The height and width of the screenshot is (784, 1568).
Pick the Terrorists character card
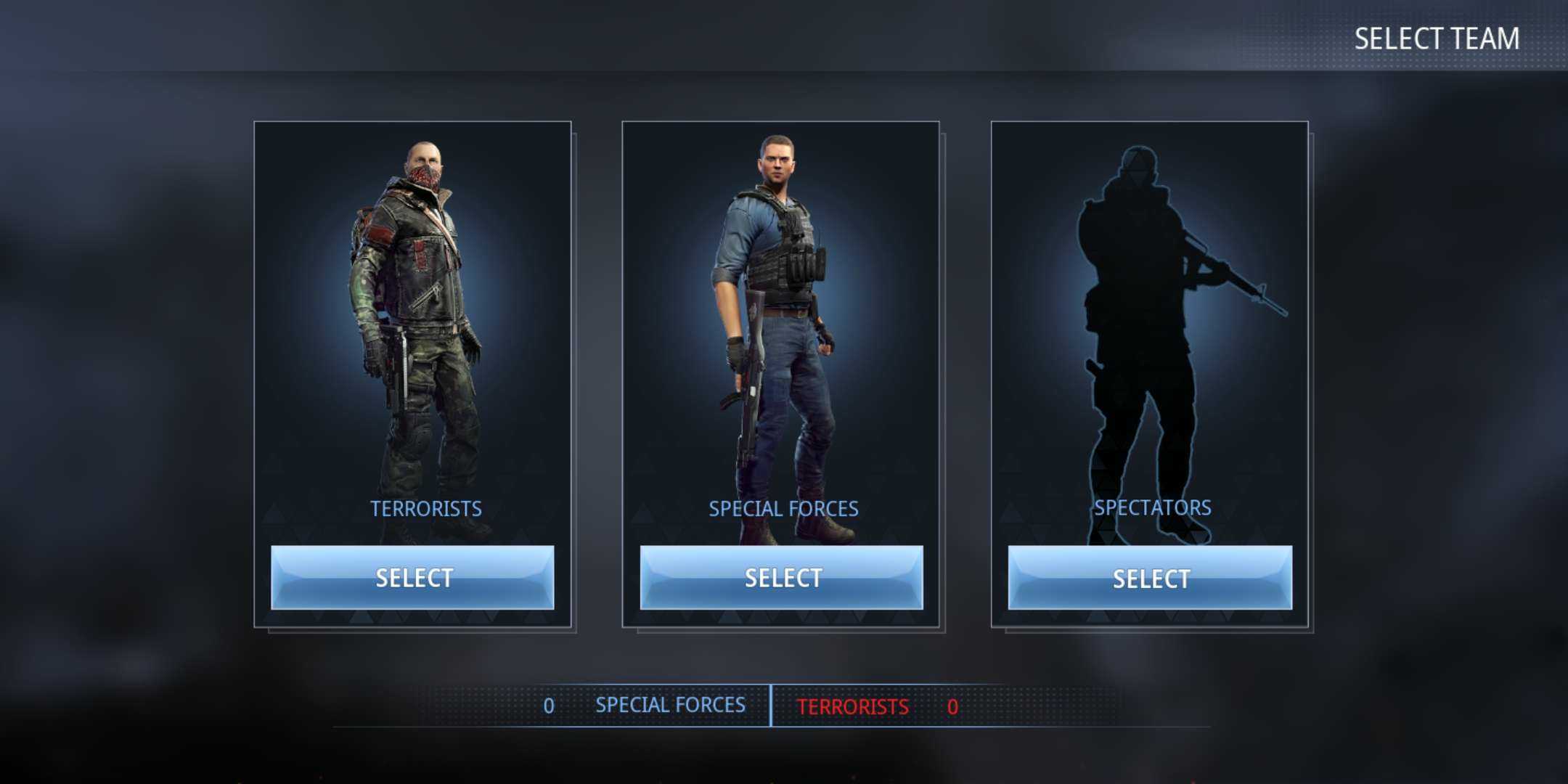pos(412,327)
